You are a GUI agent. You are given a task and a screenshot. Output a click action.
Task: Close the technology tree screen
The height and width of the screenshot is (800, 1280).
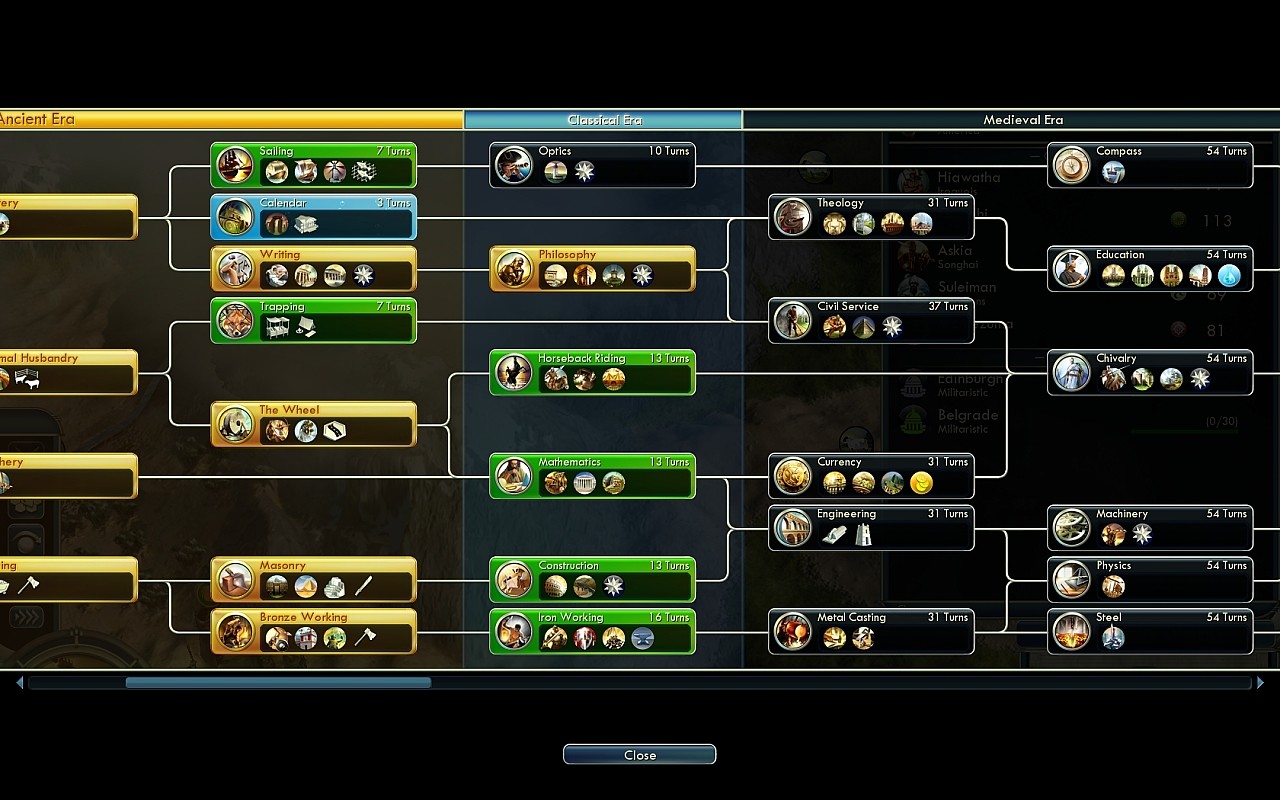point(639,755)
